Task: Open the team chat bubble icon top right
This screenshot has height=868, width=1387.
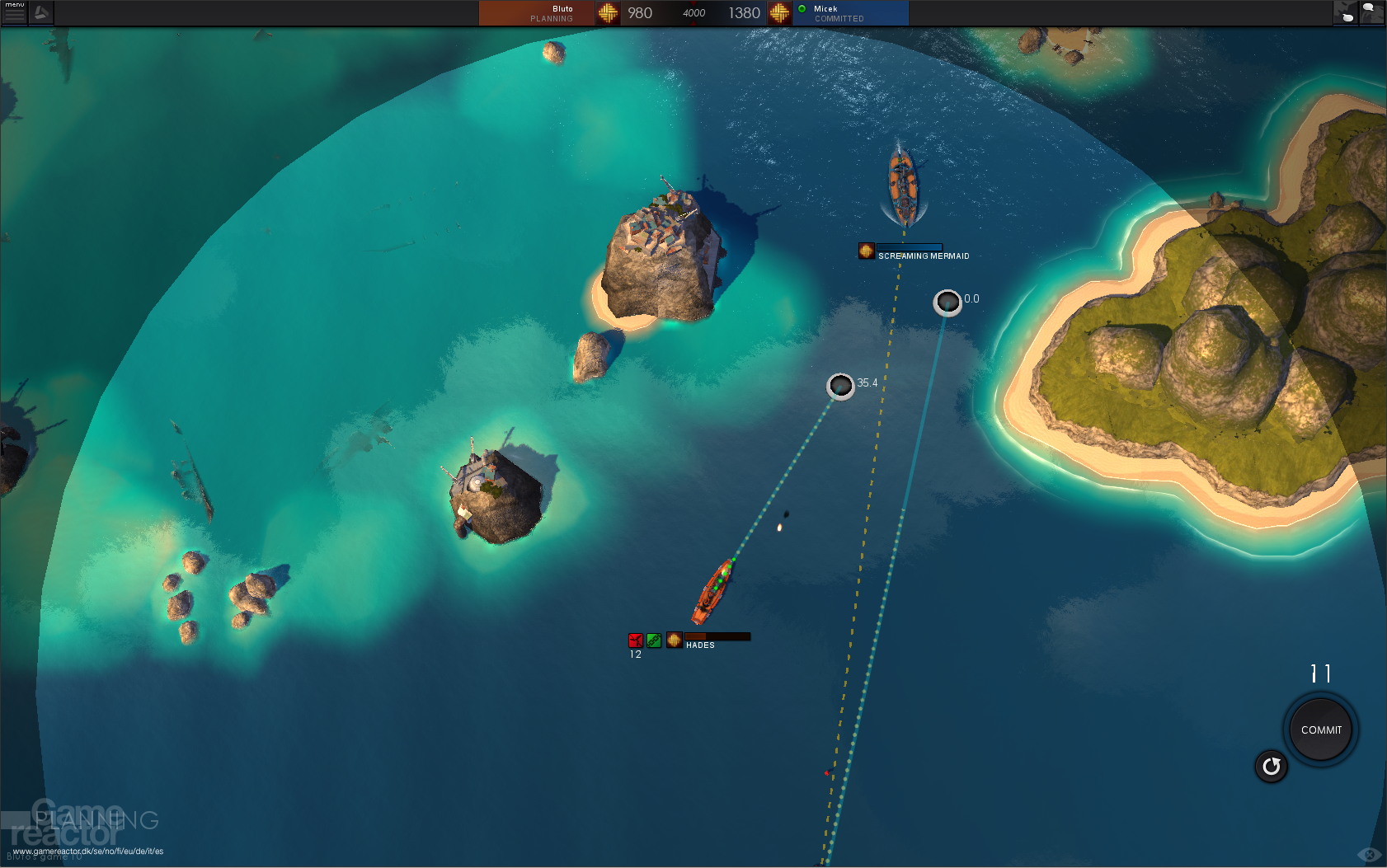Action: pos(1346,13)
